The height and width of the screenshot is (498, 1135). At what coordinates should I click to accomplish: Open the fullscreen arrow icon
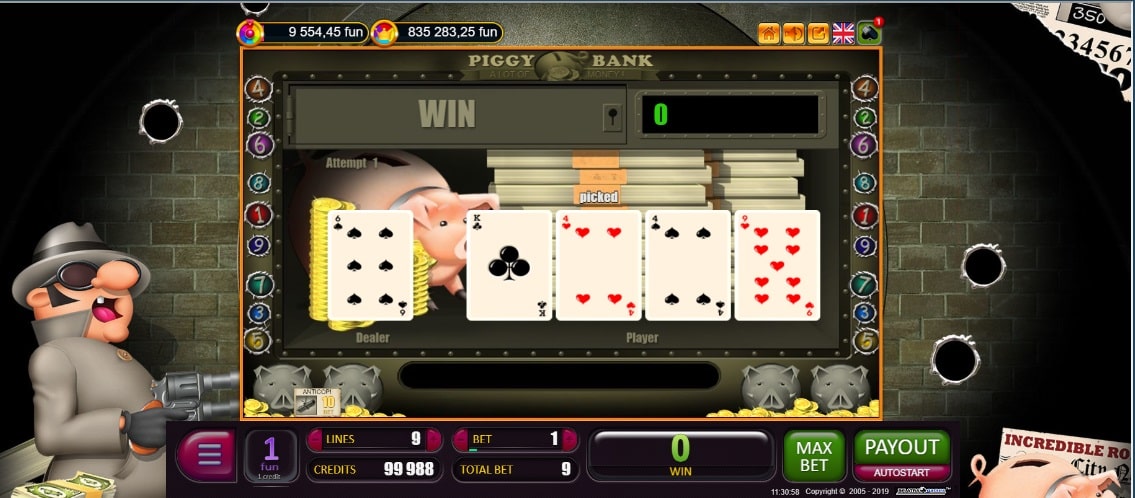tap(818, 33)
